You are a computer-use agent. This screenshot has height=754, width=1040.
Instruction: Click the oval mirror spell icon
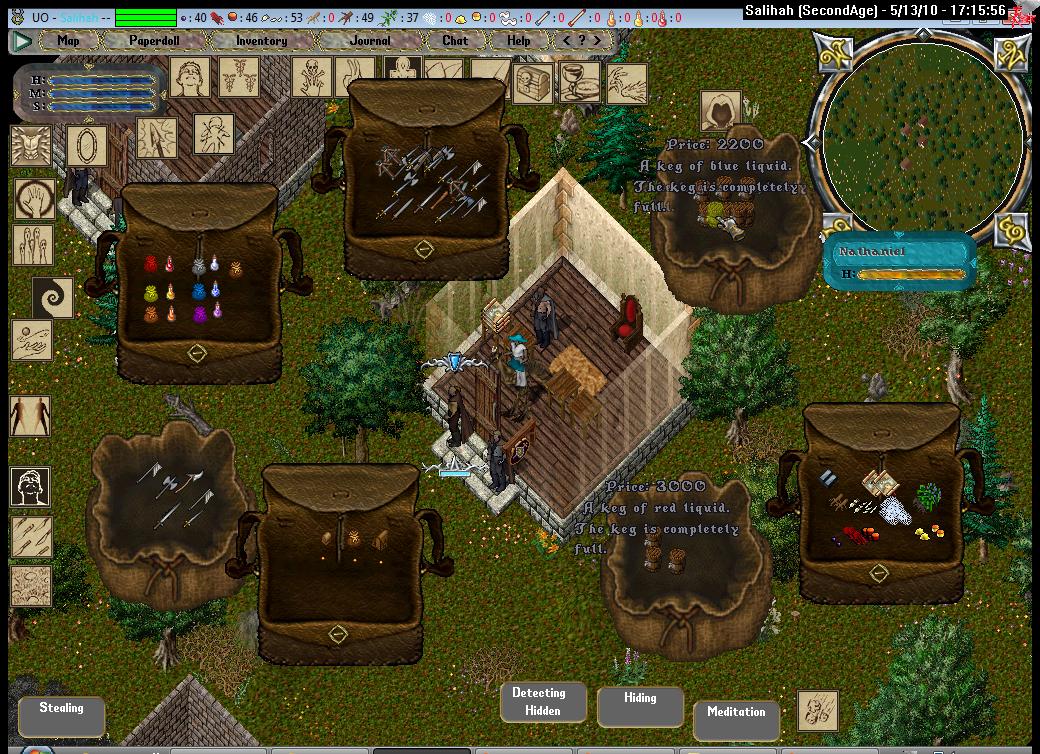point(87,146)
